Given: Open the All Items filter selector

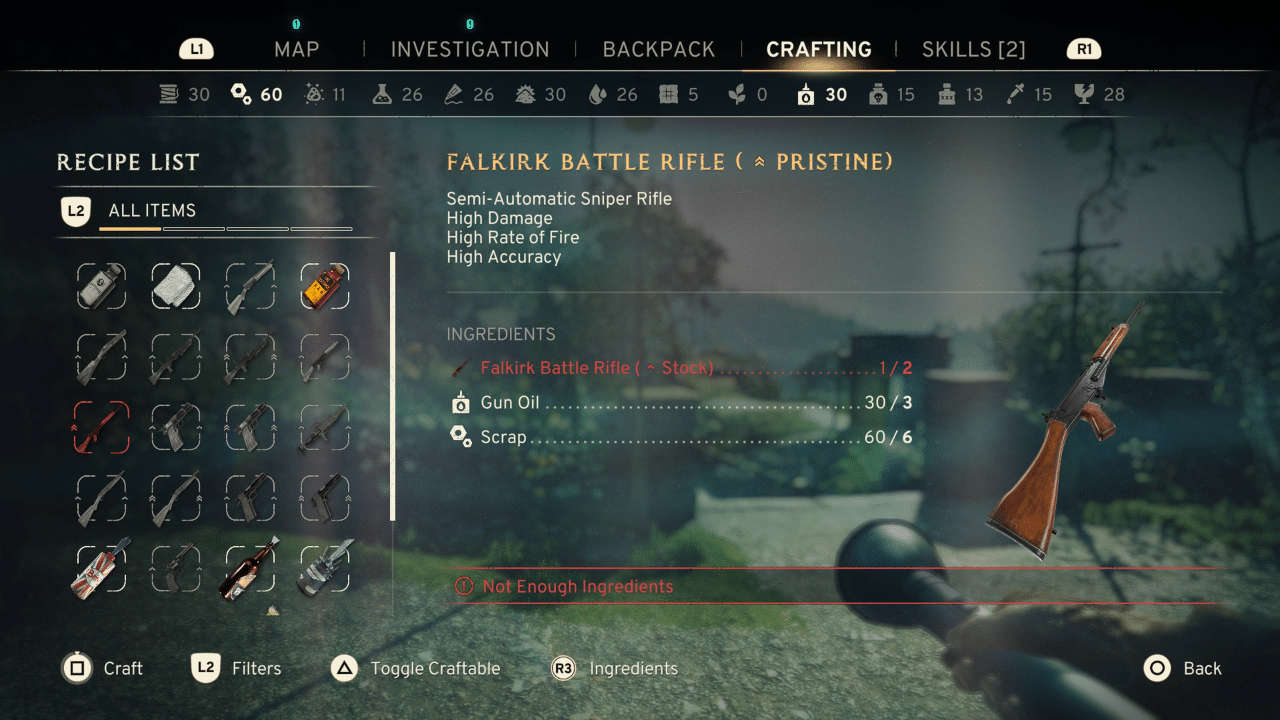Looking at the screenshot, I should (150, 210).
